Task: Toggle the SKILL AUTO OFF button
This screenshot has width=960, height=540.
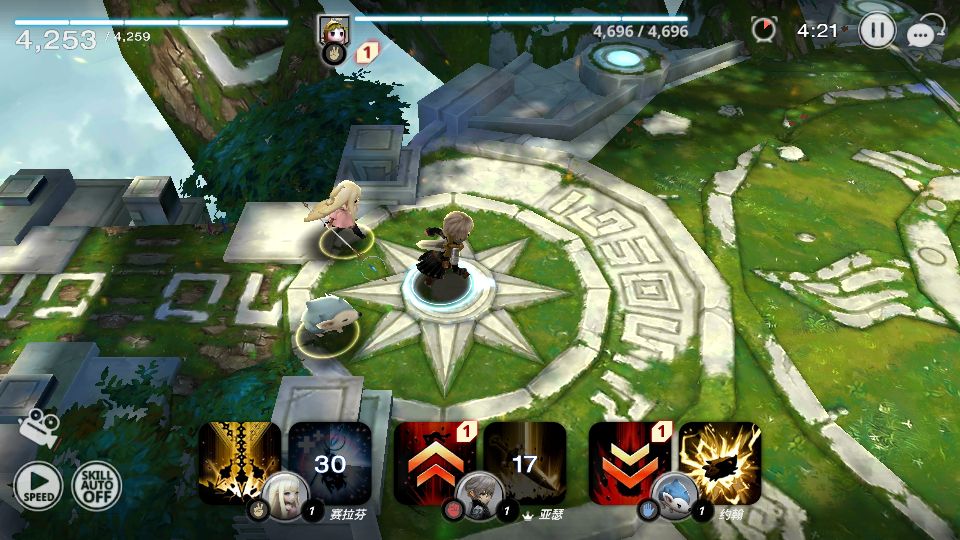Action: (x=96, y=487)
